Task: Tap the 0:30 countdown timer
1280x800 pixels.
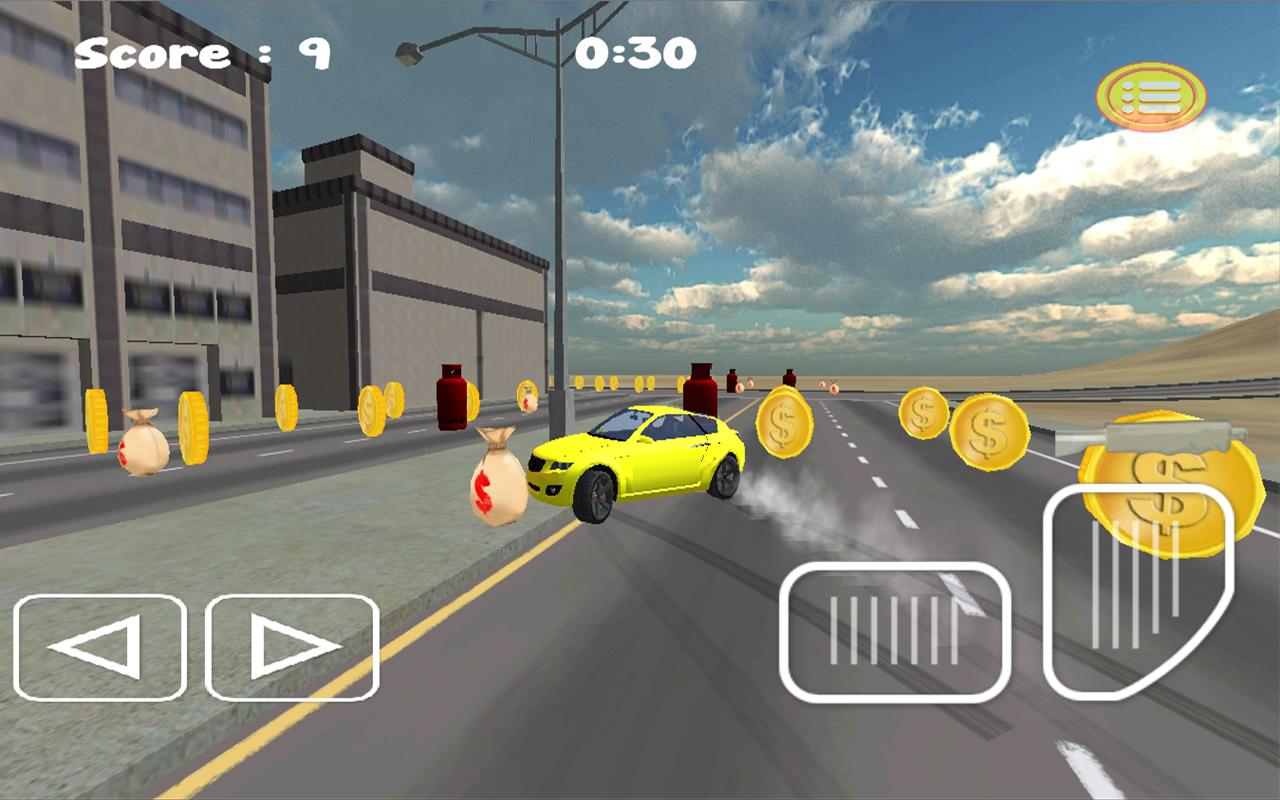Action: pyautogui.click(x=636, y=52)
